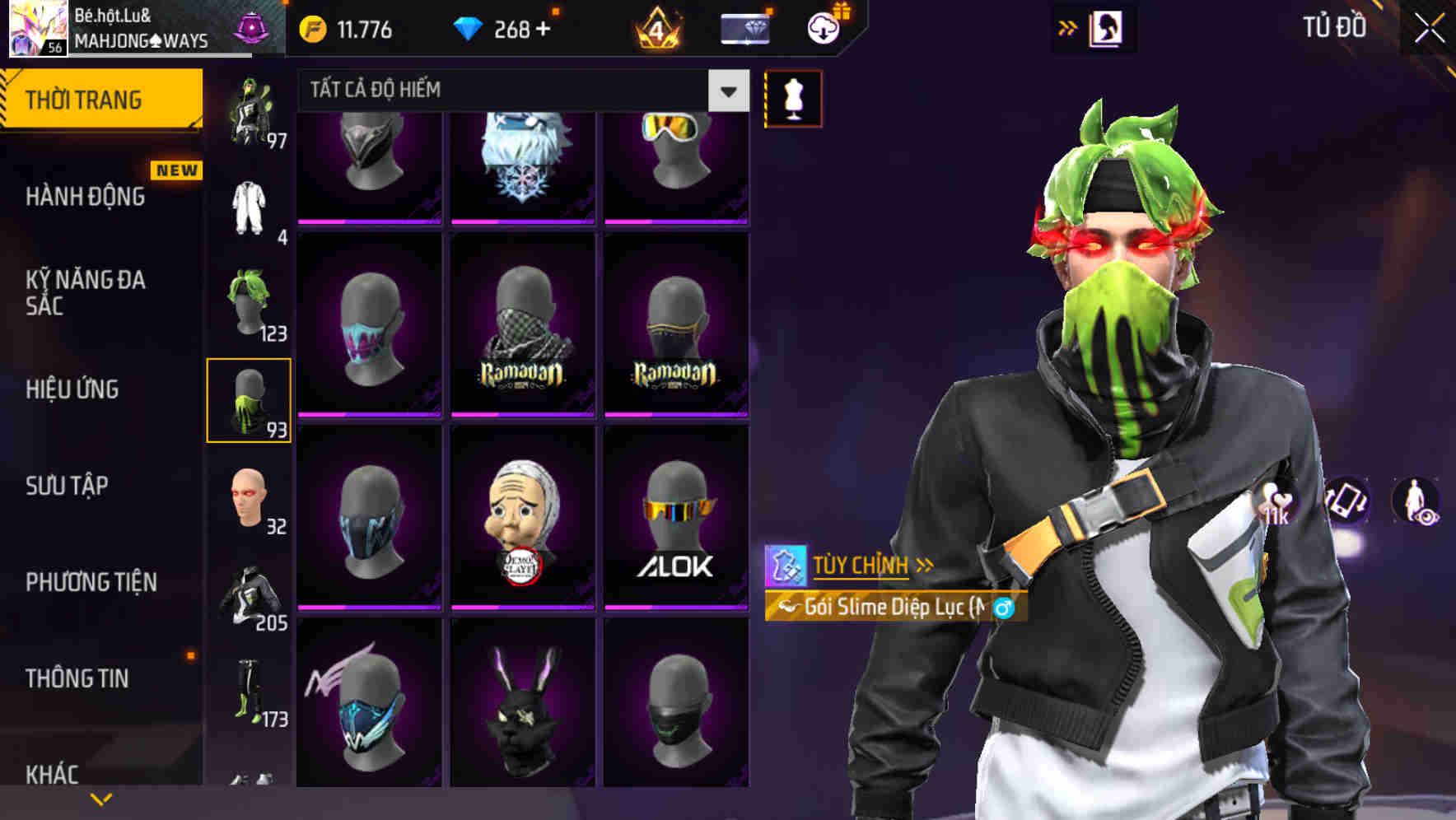Open the HÀNH ĐỘNG tab marked NEW
1456x820 pixels.
coord(86,198)
